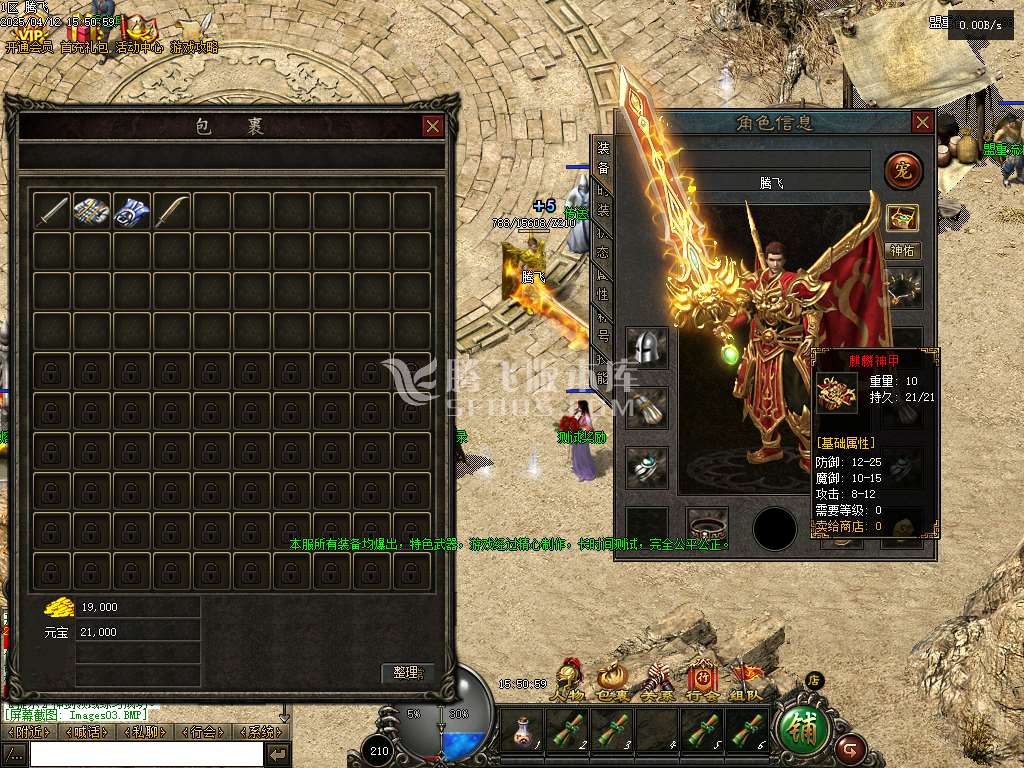Switch chat to the 喊话 channel
This screenshot has height=768, width=1024.
88,732
